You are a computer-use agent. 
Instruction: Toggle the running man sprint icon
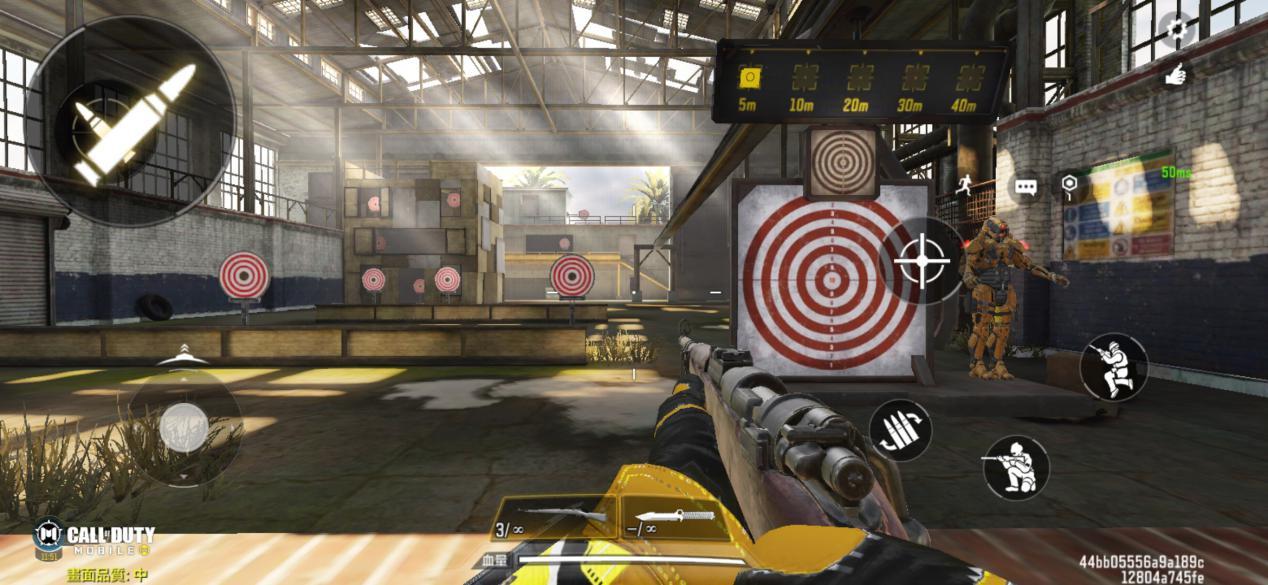pos(964,184)
